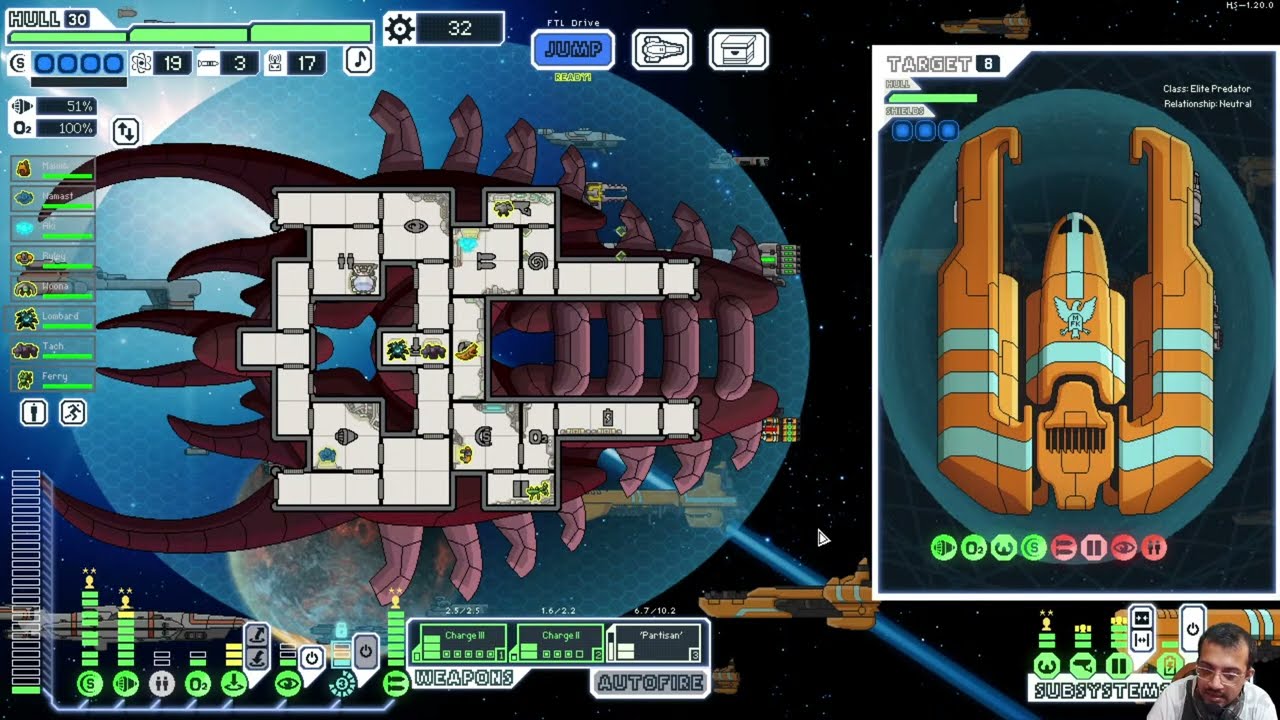Select the 'Partisan' weapon slot

click(655, 643)
